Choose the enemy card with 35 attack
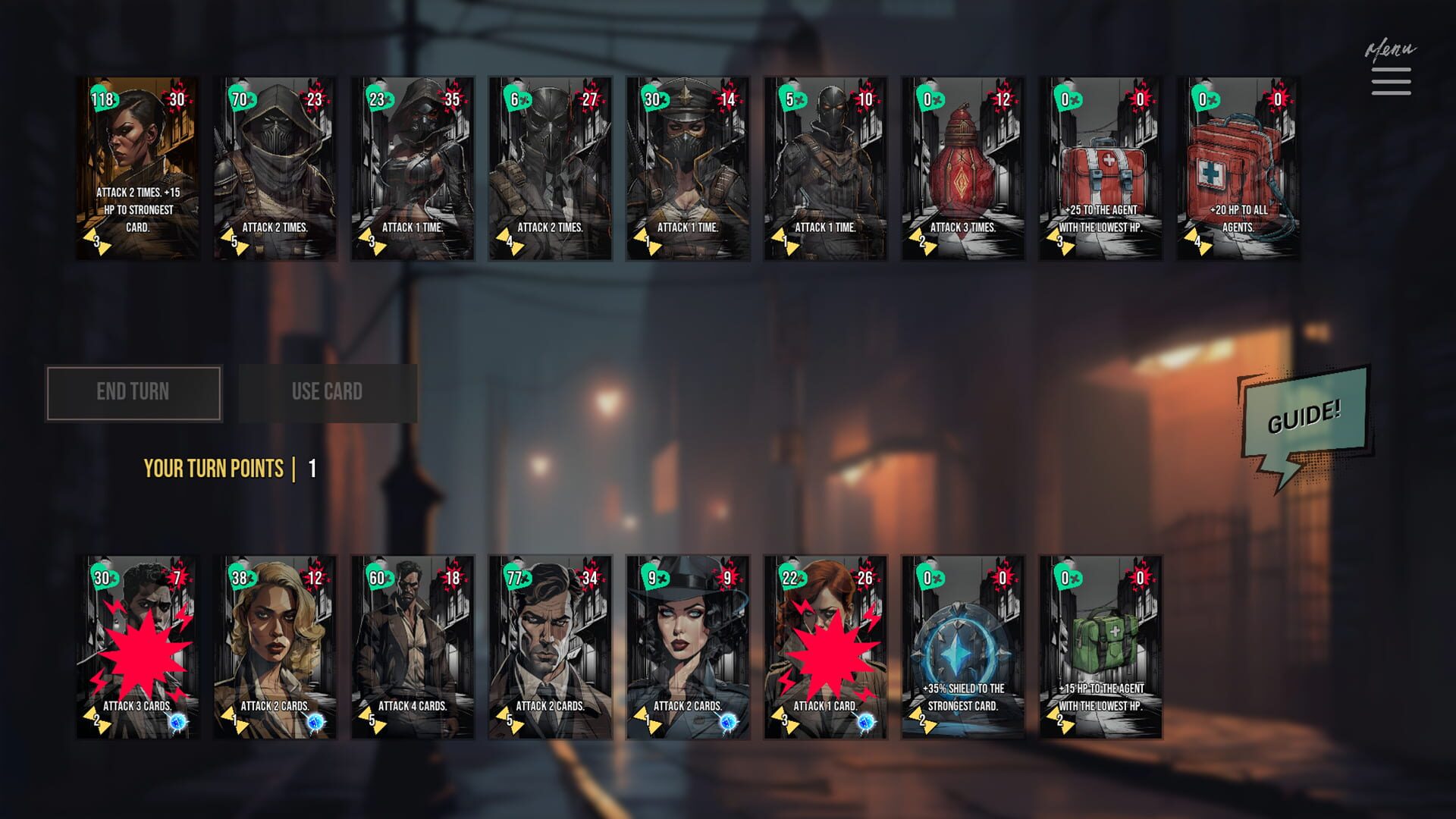Screen dimensions: 1456x819 click(x=413, y=168)
